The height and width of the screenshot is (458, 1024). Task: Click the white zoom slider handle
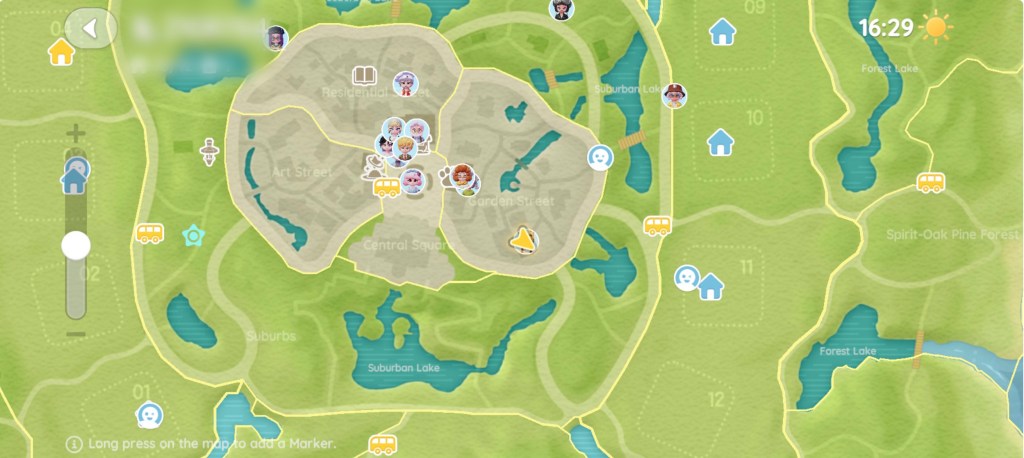coord(76,245)
